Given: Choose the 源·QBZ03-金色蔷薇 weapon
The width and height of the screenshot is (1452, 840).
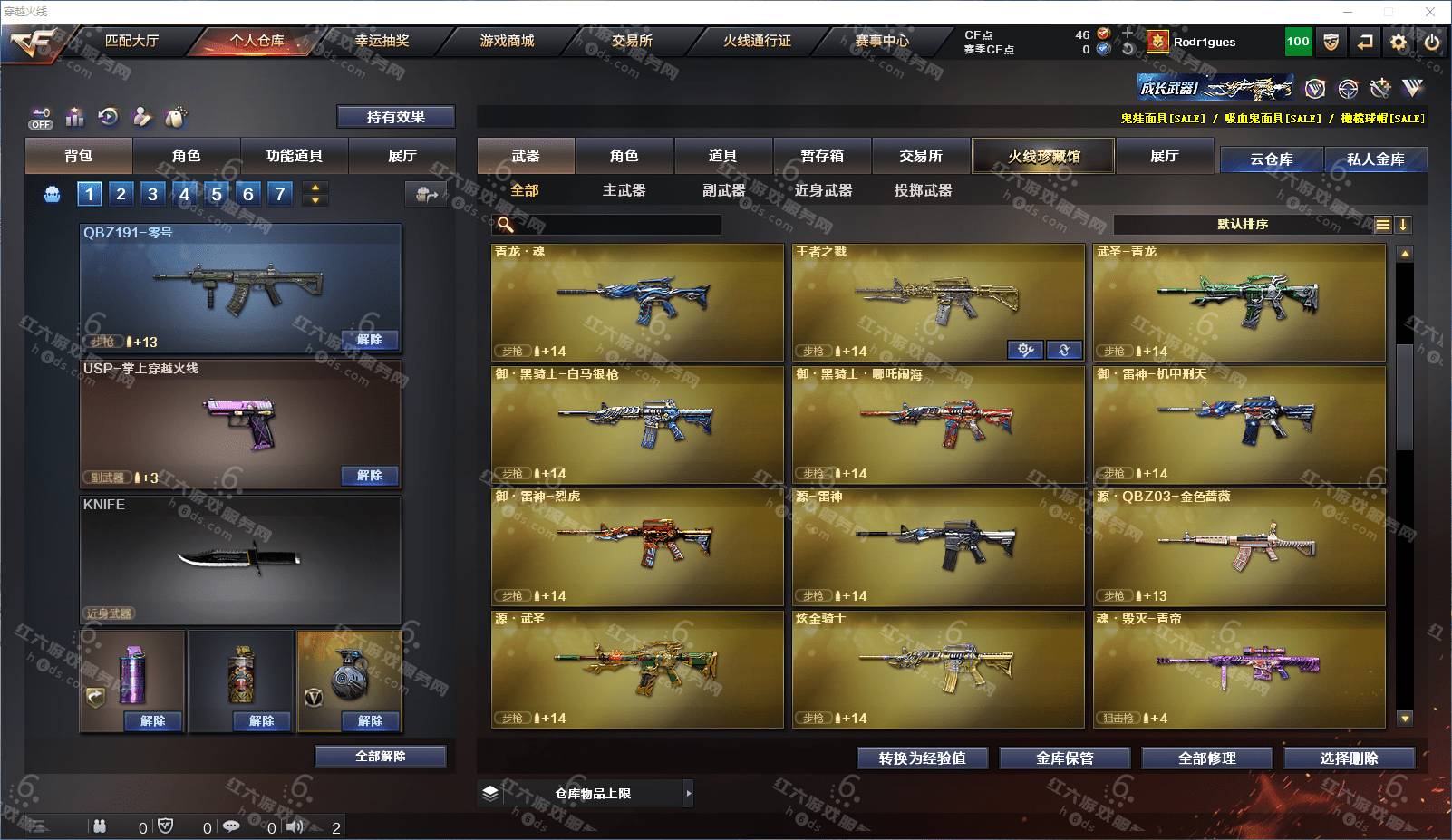Looking at the screenshot, I should pos(1239,546).
